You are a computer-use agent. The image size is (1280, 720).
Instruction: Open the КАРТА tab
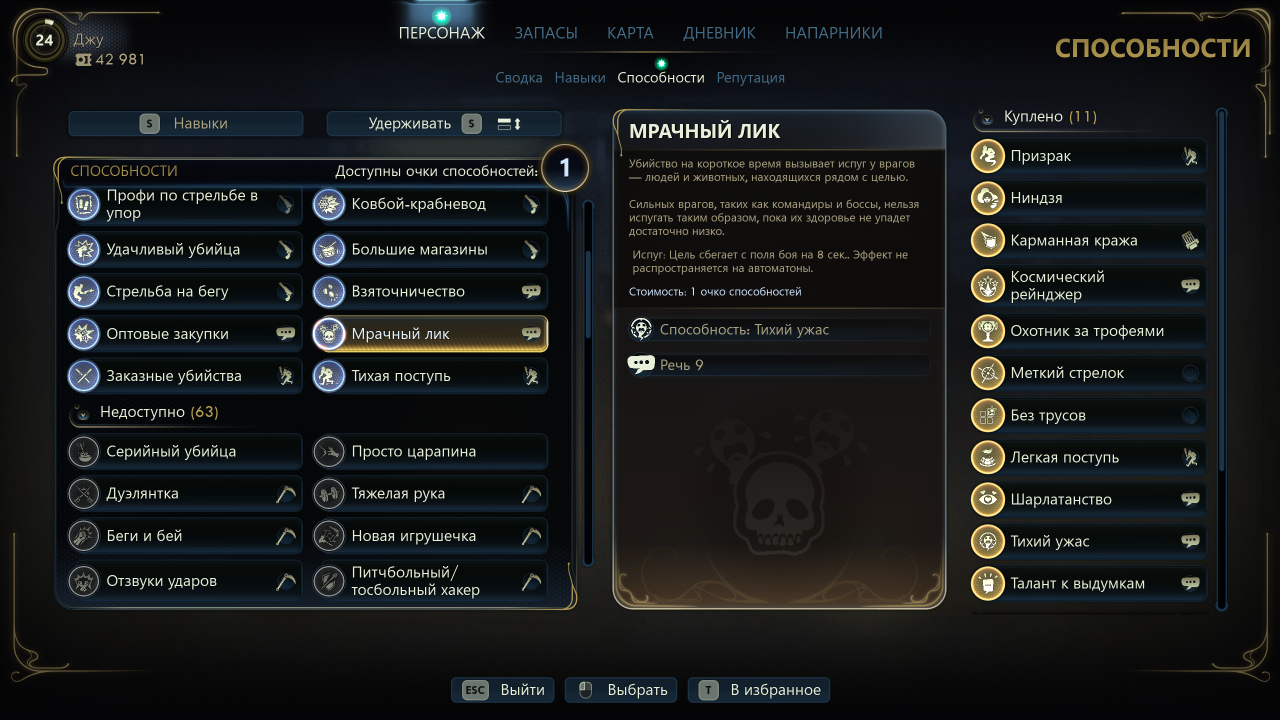(630, 33)
